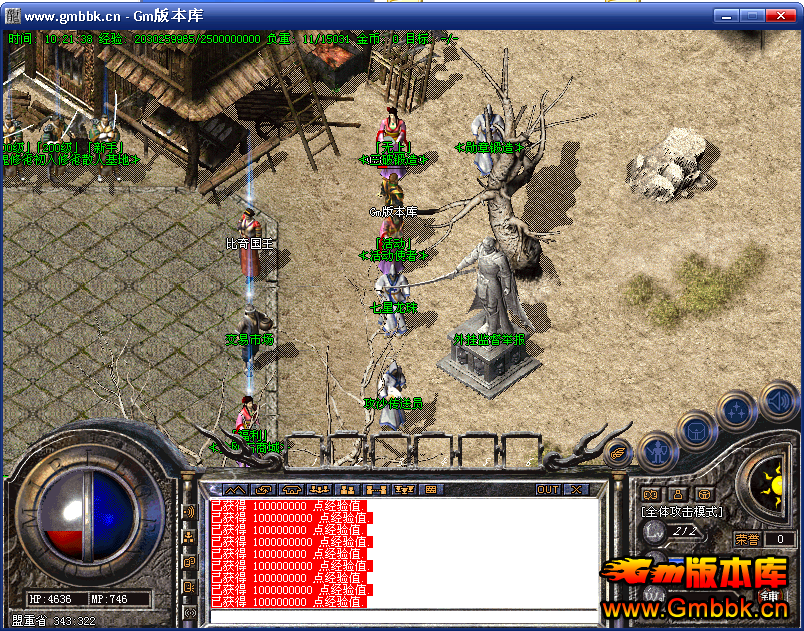Click the orange winged emblem button
The width and height of the screenshot is (804, 631).
(x=619, y=454)
